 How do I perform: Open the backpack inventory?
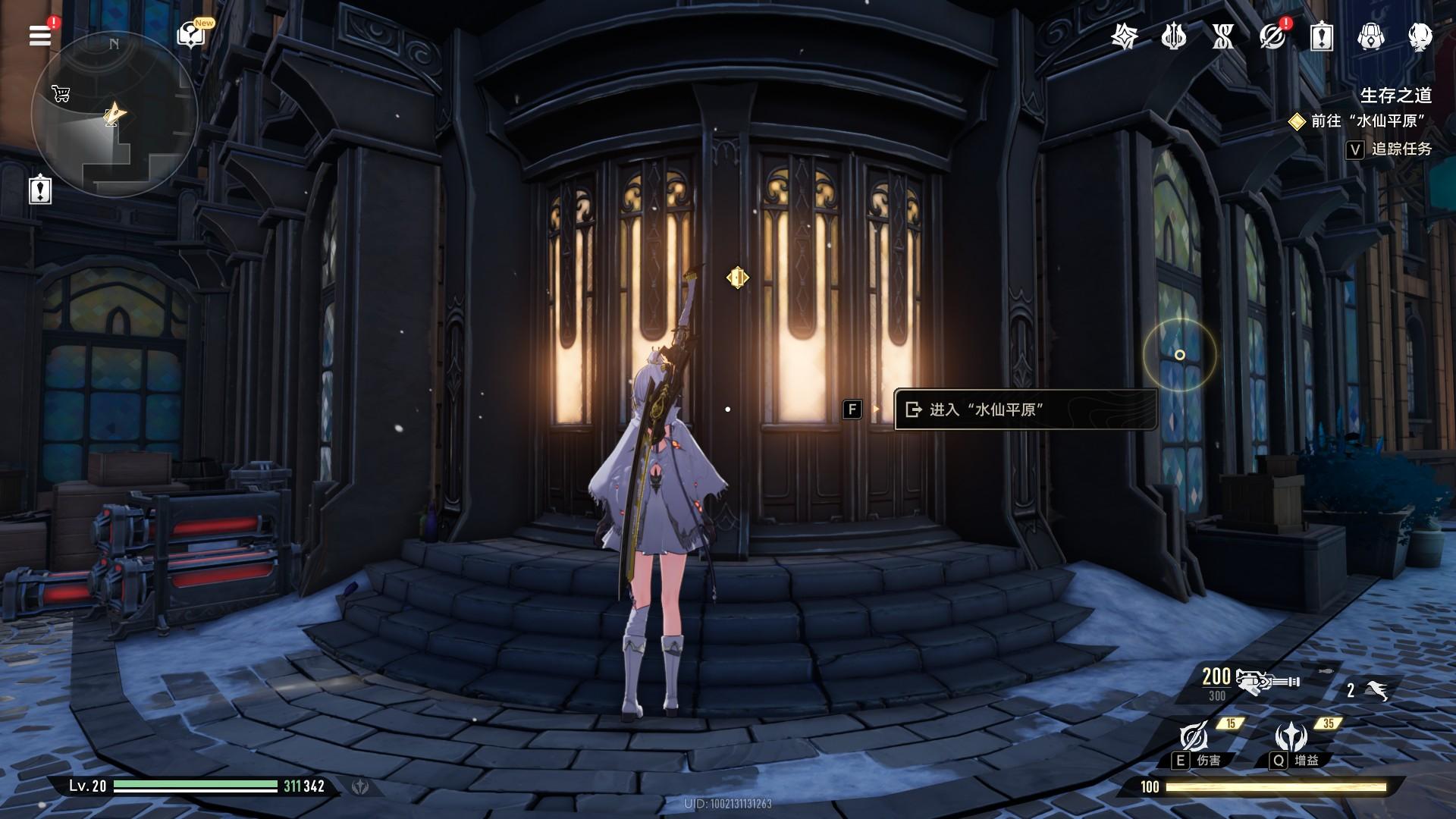tap(1370, 36)
